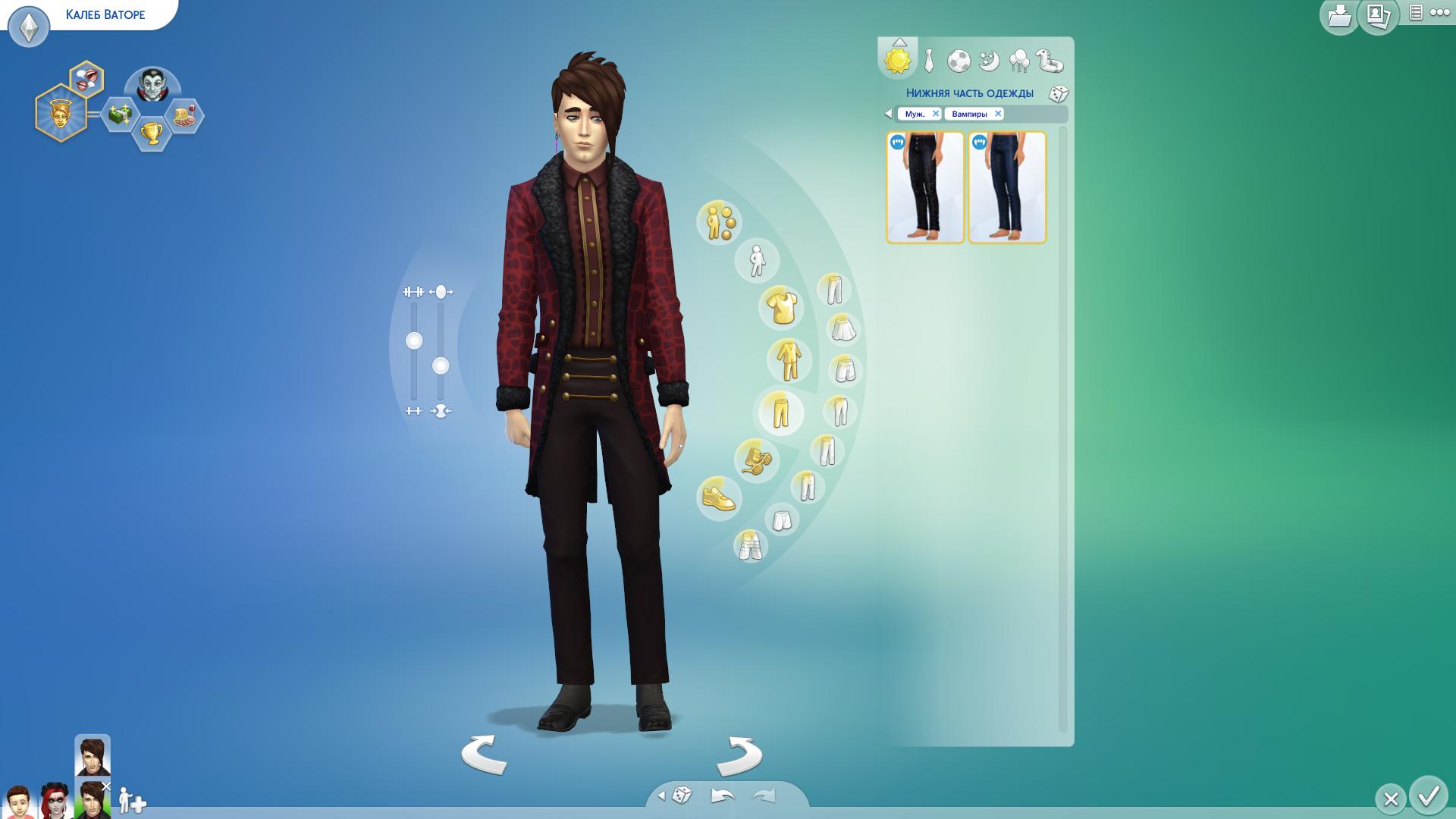The width and height of the screenshot is (1456, 819).
Task: Choose the dark blue pants thumbnail
Action: pos(1007,187)
